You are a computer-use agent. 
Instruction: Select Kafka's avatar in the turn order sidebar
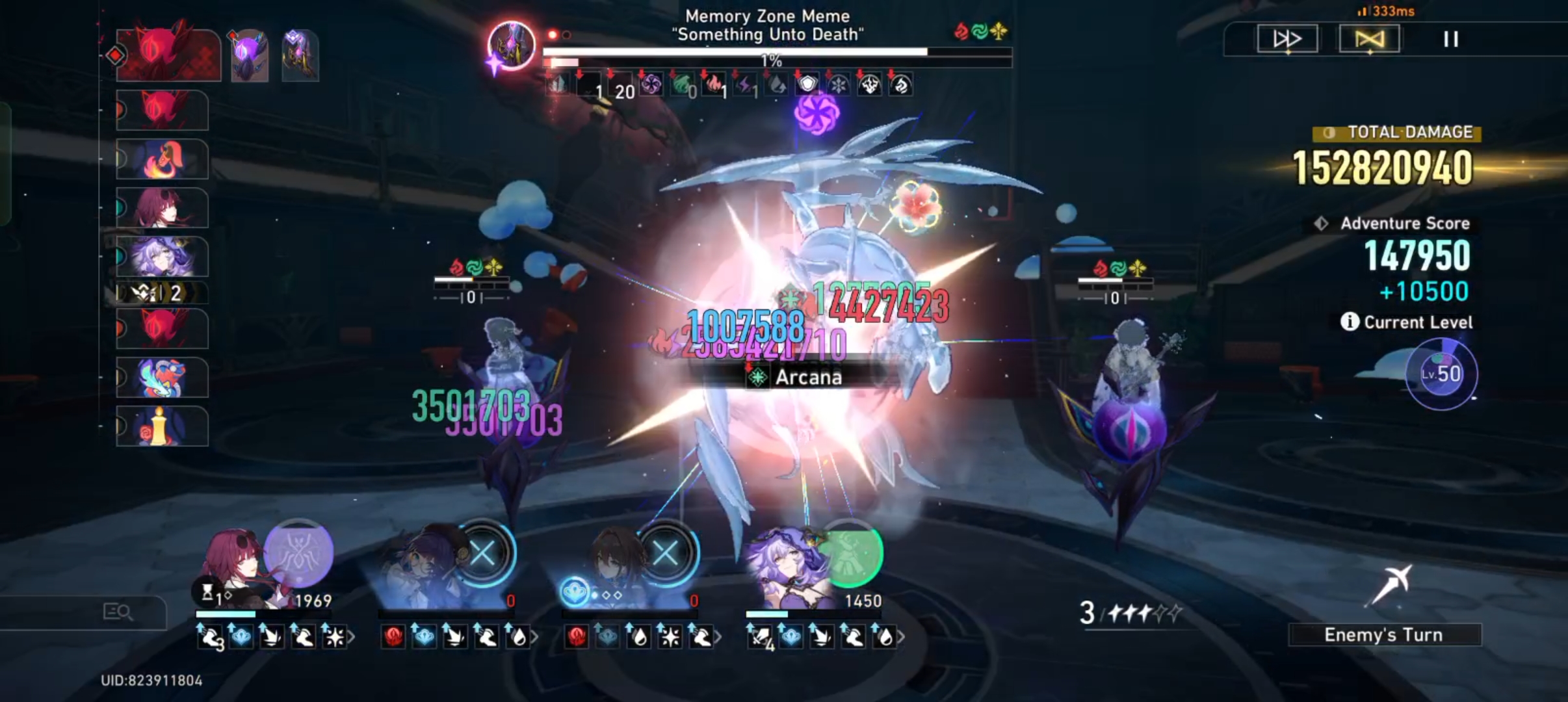[x=163, y=208]
